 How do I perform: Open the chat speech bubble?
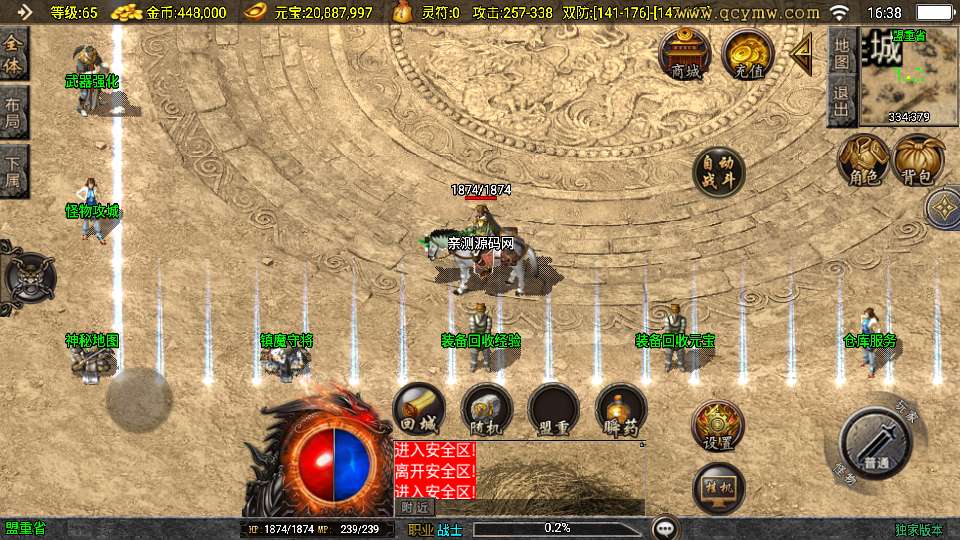pyautogui.click(x=665, y=528)
